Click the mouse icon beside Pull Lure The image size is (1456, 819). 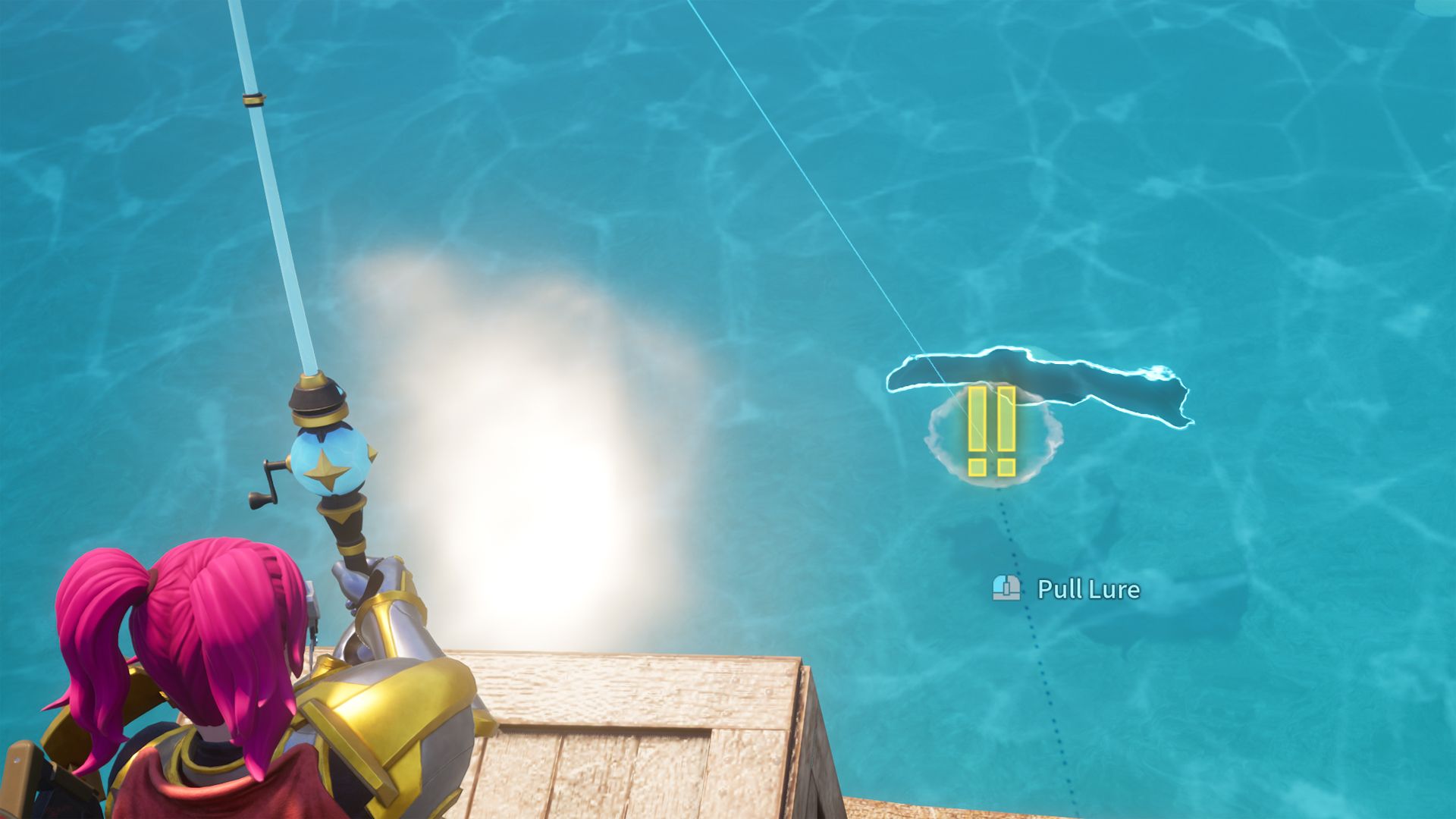[x=1005, y=588]
